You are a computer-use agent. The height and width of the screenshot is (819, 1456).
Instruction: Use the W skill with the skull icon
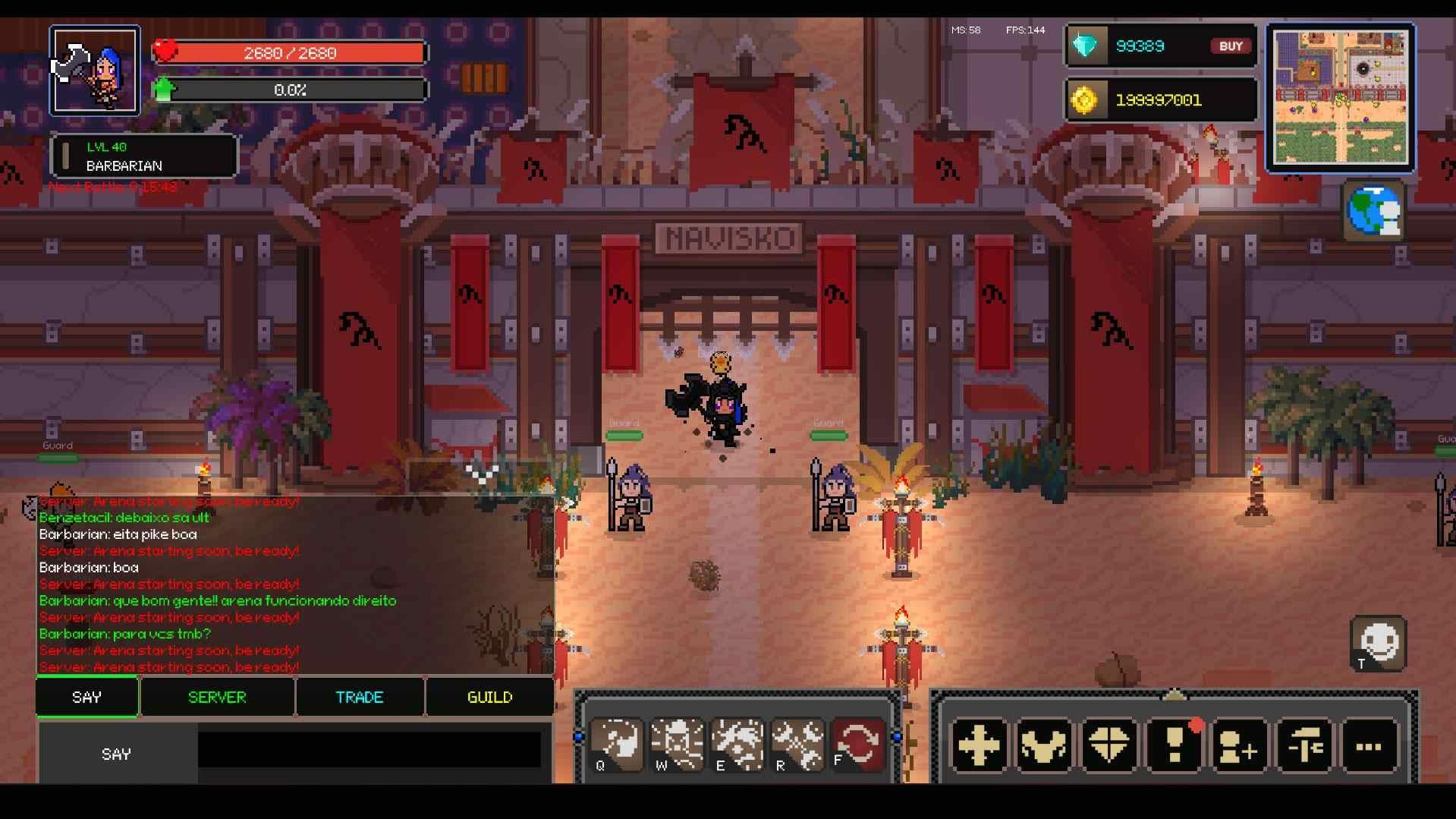click(x=677, y=744)
